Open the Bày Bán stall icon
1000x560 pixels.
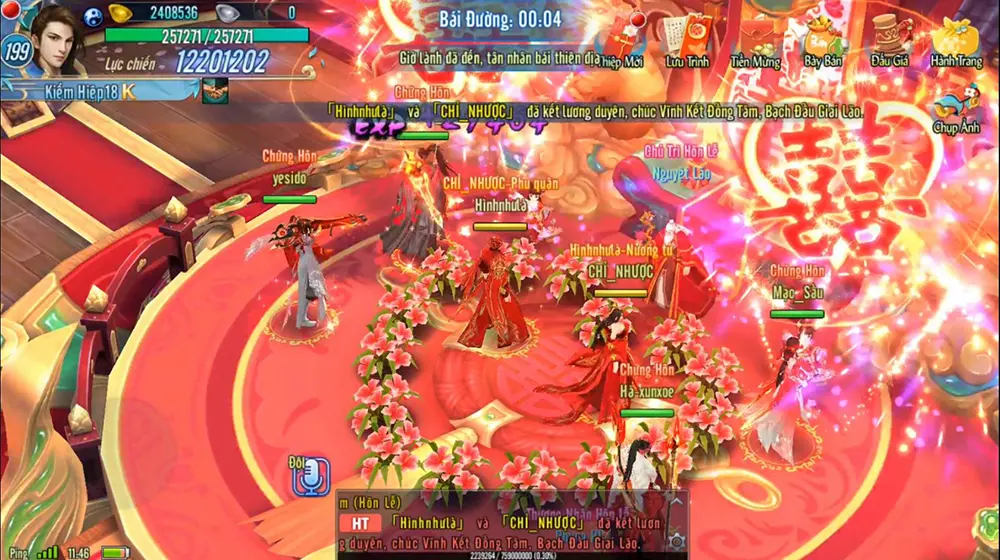tap(822, 38)
